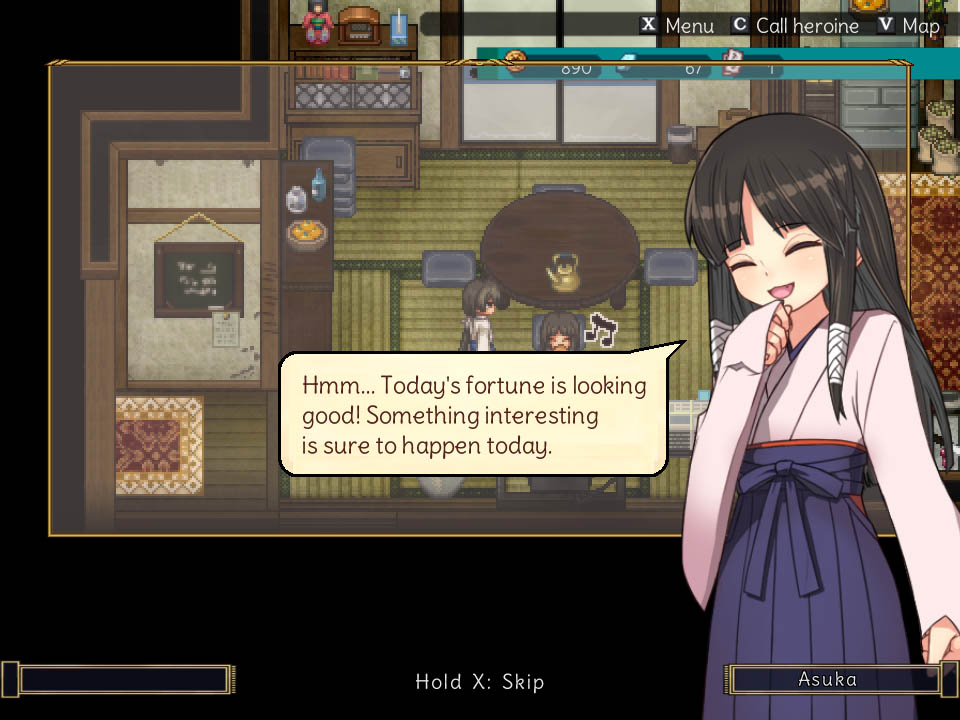This screenshot has width=960, height=720.
Task: Select the Call heroine option
Action: click(794, 26)
